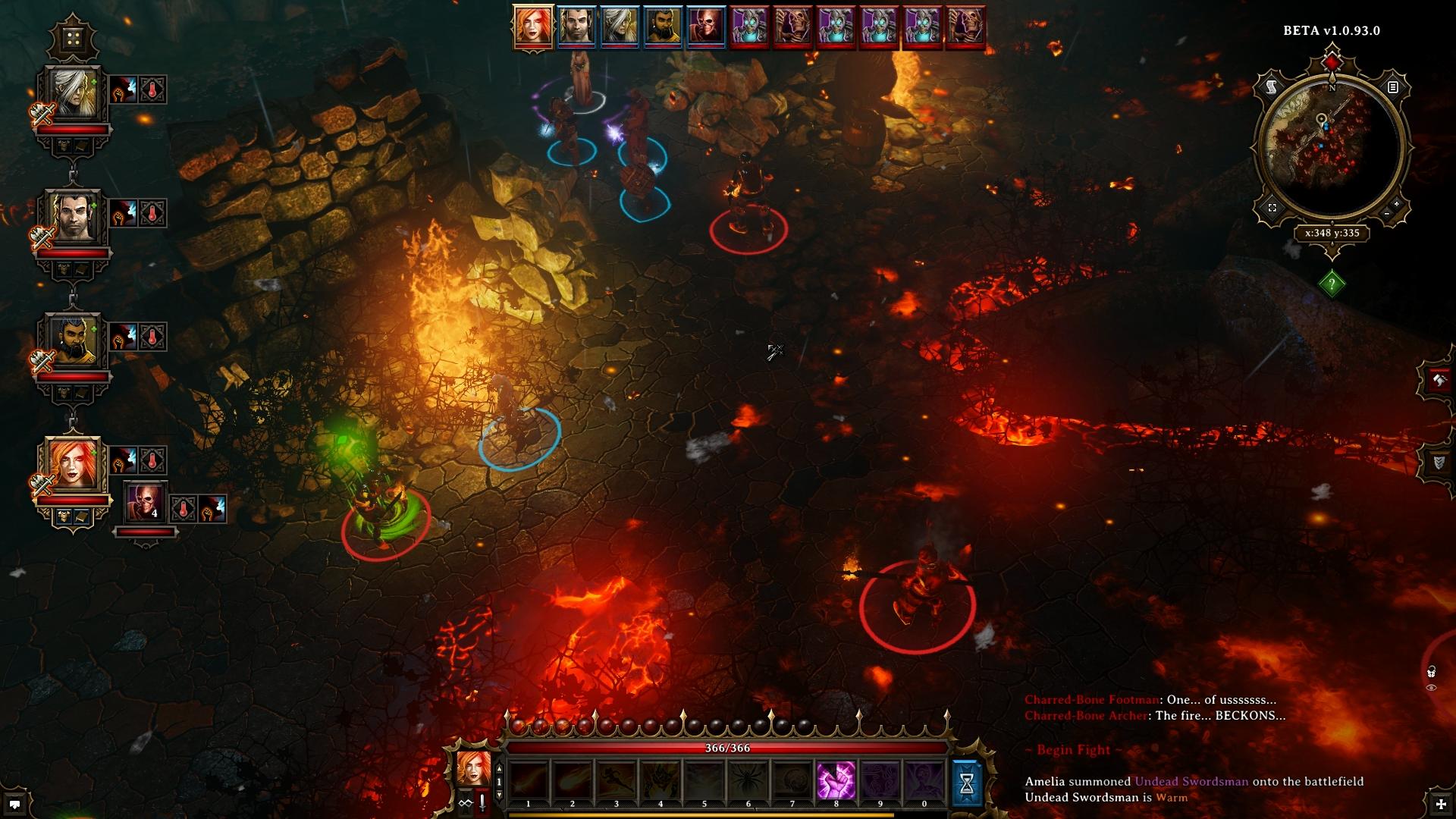Select the spider skill in the hotbar

tap(748, 782)
